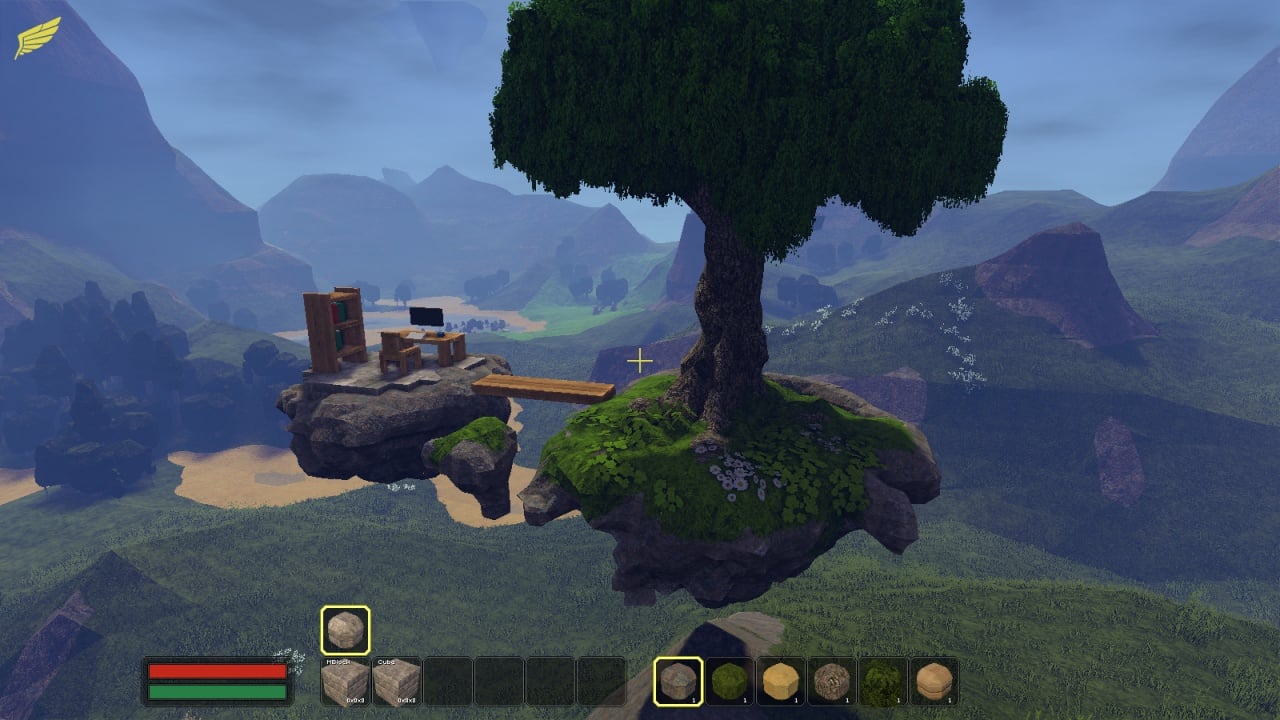
Task: Select the yellow sand material slot
Action: (x=781, y=682)
